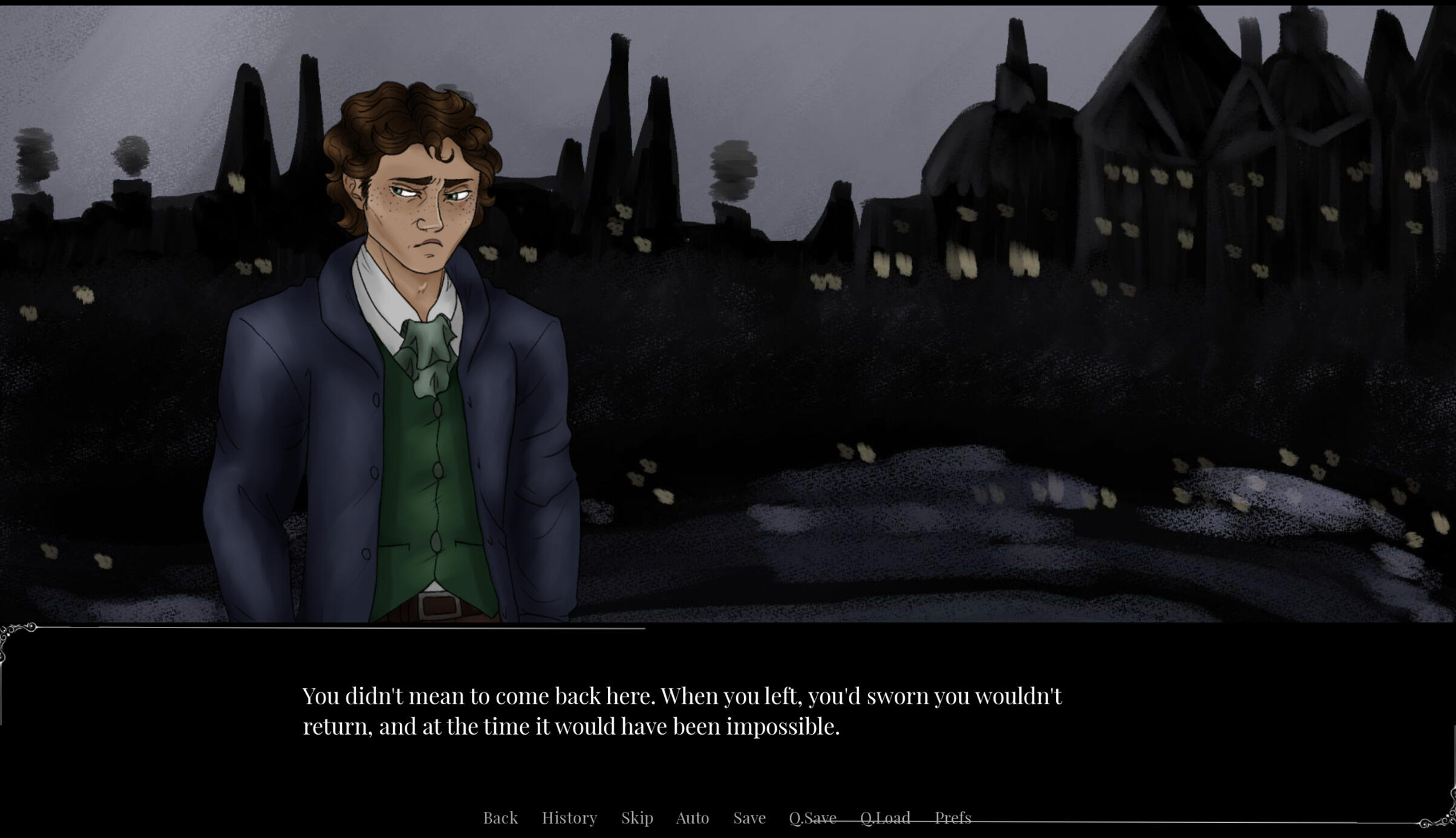Image resolution: width=1456 pixels, height=838 pixels.
Task: Toggle Auto-advance for the dialogue
Action: pyautogui.click(x=692, y=817)
